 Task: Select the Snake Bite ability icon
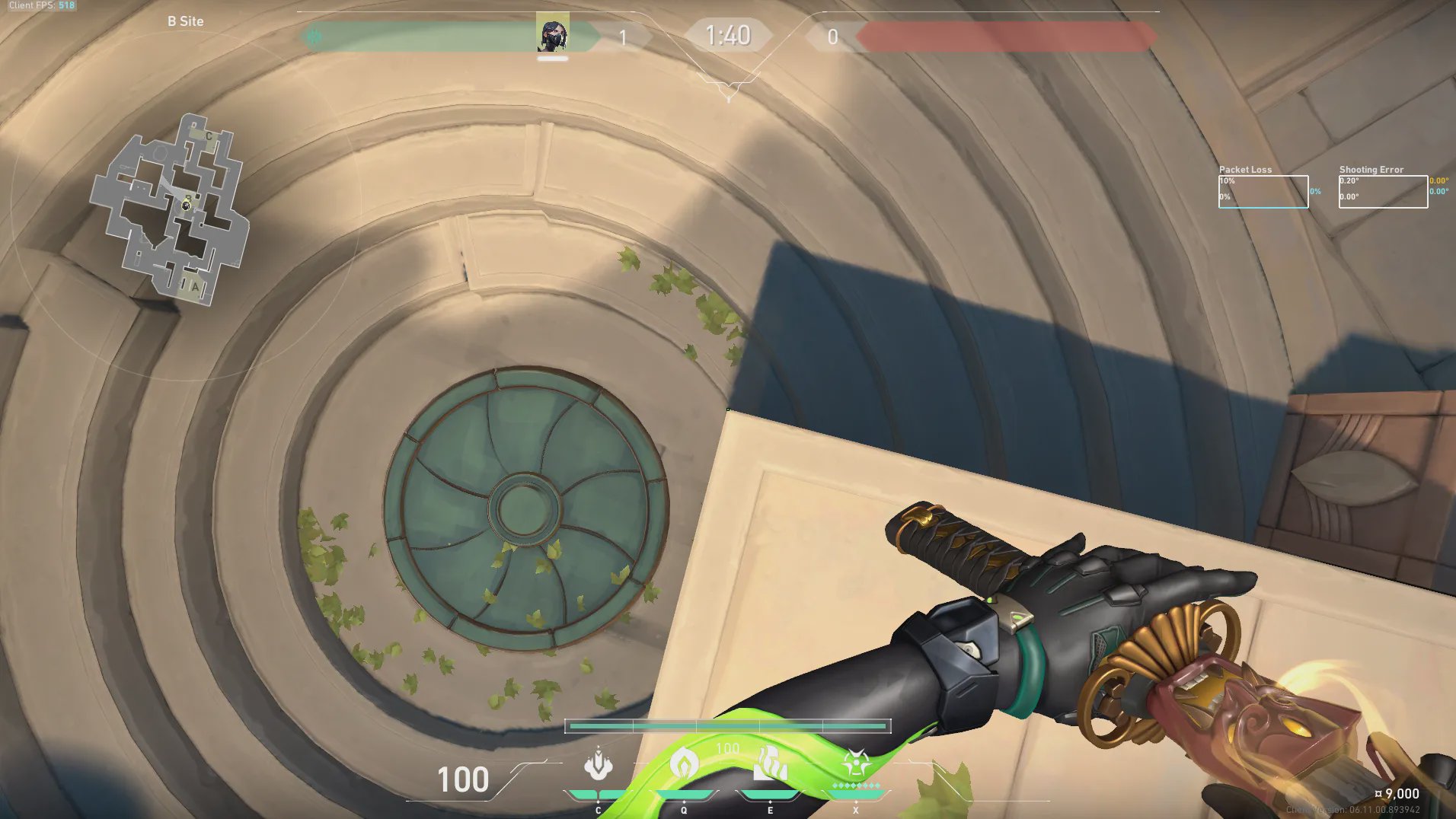(x=599, y=764)
